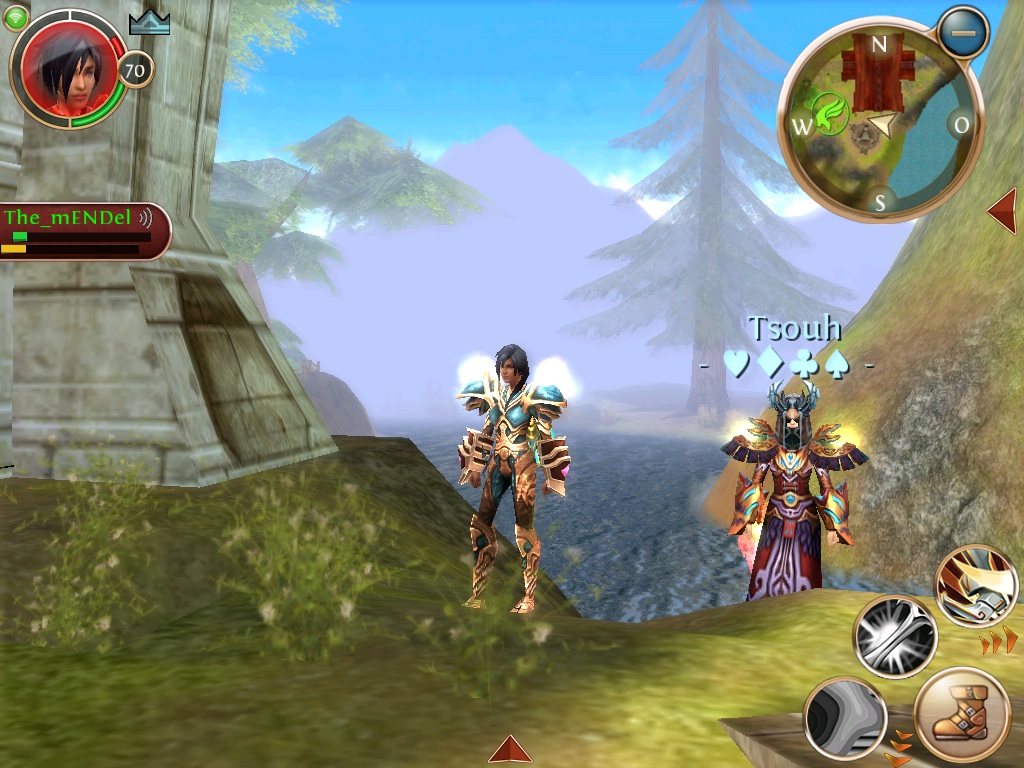
Task: Open the circular compass minimap
Action: (x=880, y=120)
